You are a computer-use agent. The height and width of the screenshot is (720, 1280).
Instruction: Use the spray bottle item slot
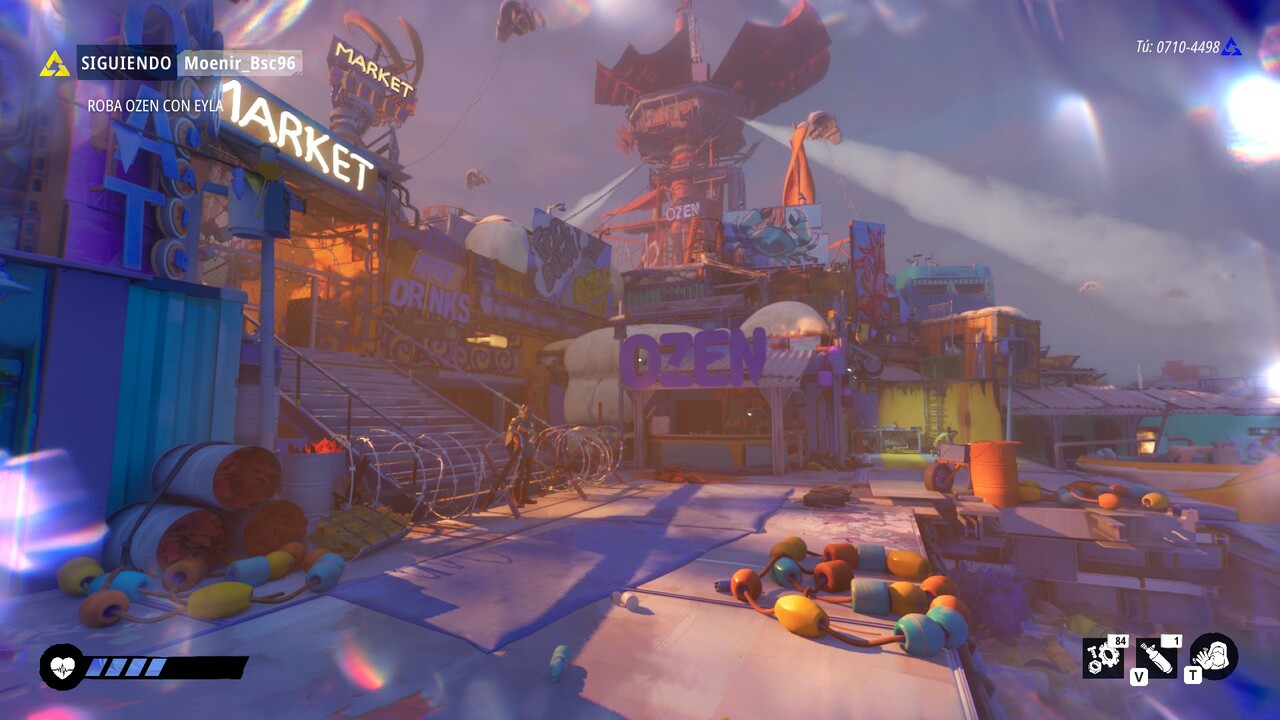1157,658
